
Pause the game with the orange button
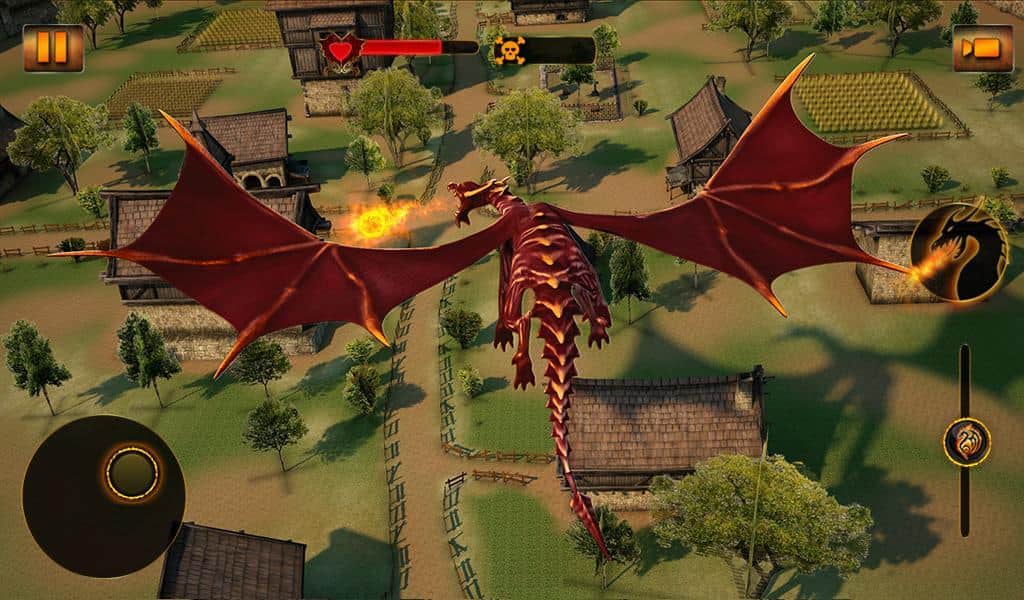[x=53, y=48]
